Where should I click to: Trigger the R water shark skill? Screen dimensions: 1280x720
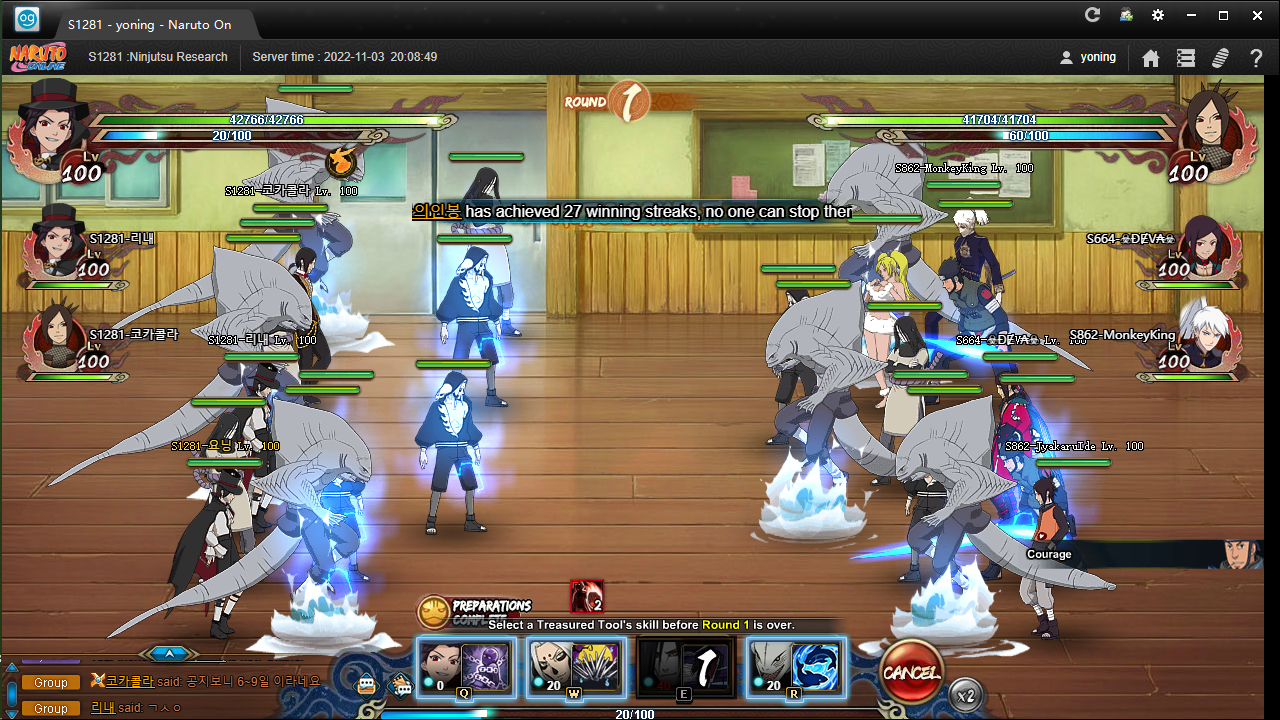click(796, 667)
